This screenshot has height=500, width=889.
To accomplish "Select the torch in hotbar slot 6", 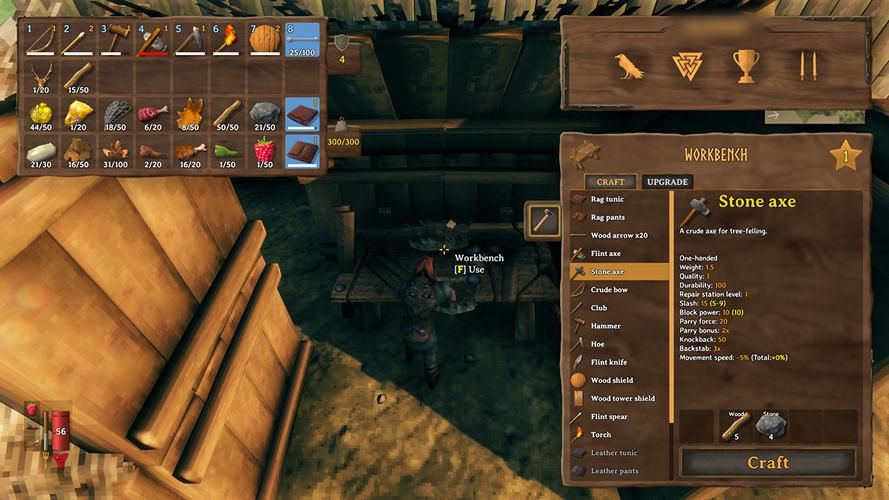I will (x=226, y=41).
